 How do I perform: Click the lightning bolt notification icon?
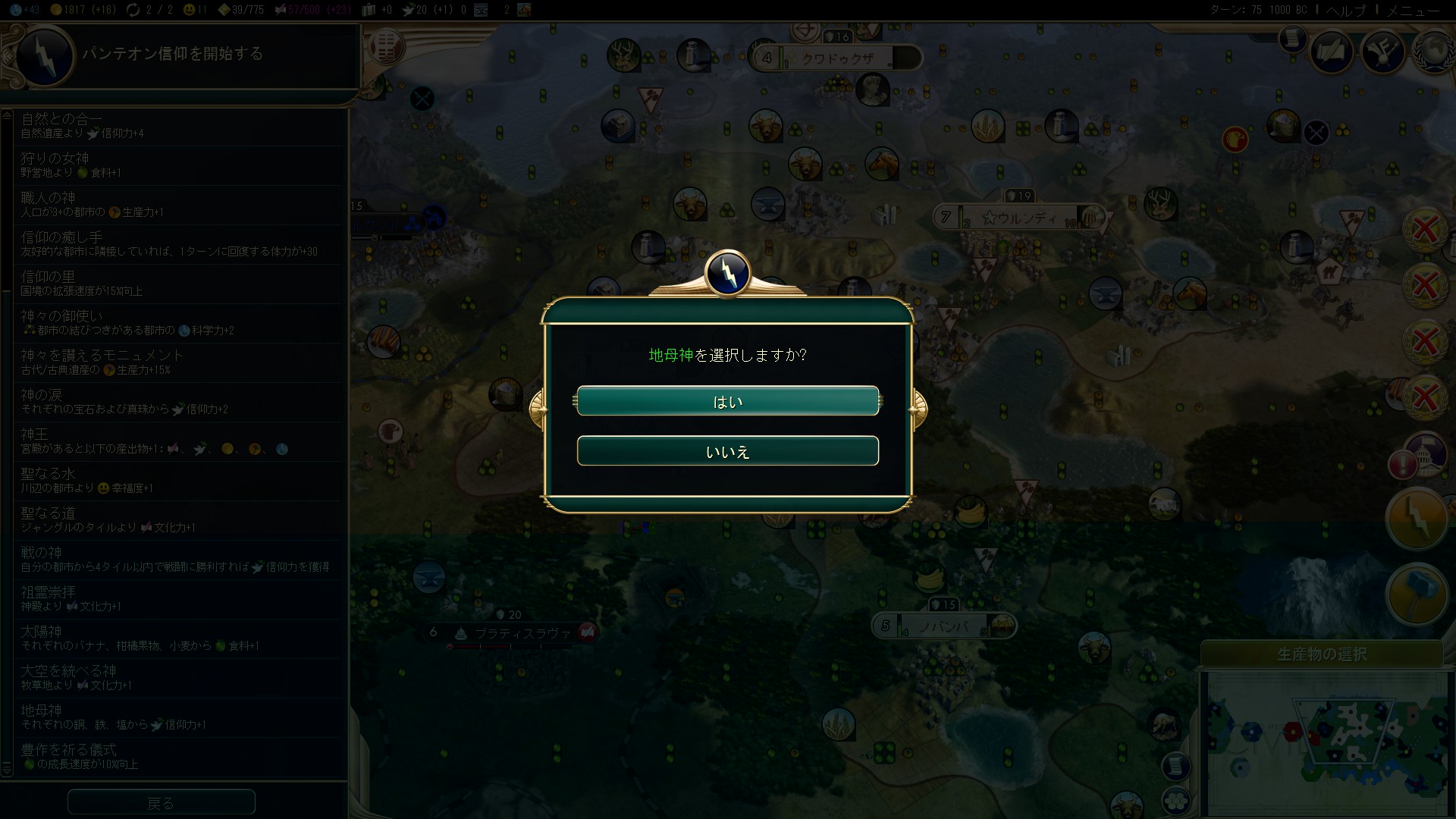(x=1416, y=519)
